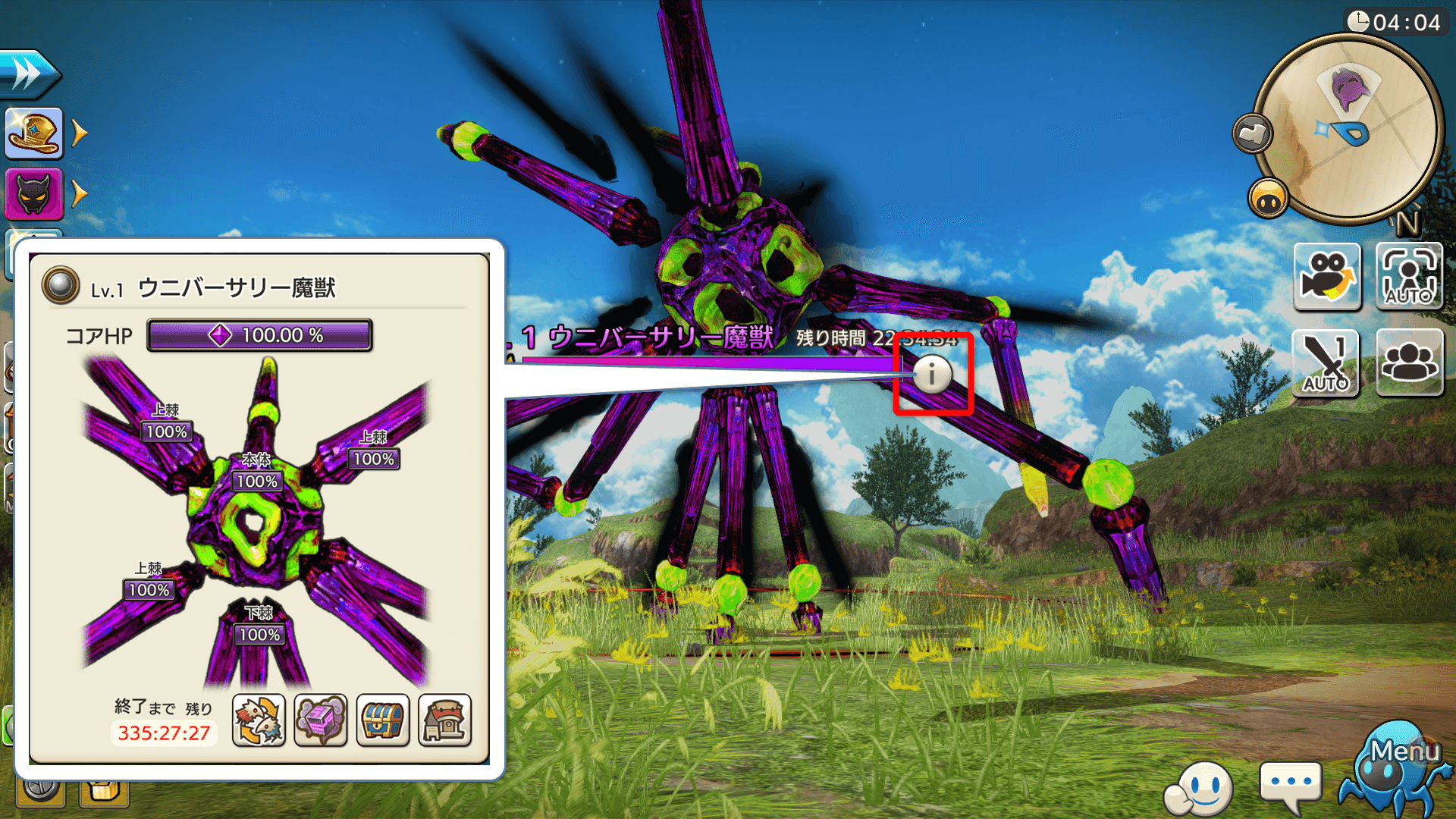Viewport: 1456px width, 819px height.
Task: Open the chat speech bubble
Action: click(1290, 785)
